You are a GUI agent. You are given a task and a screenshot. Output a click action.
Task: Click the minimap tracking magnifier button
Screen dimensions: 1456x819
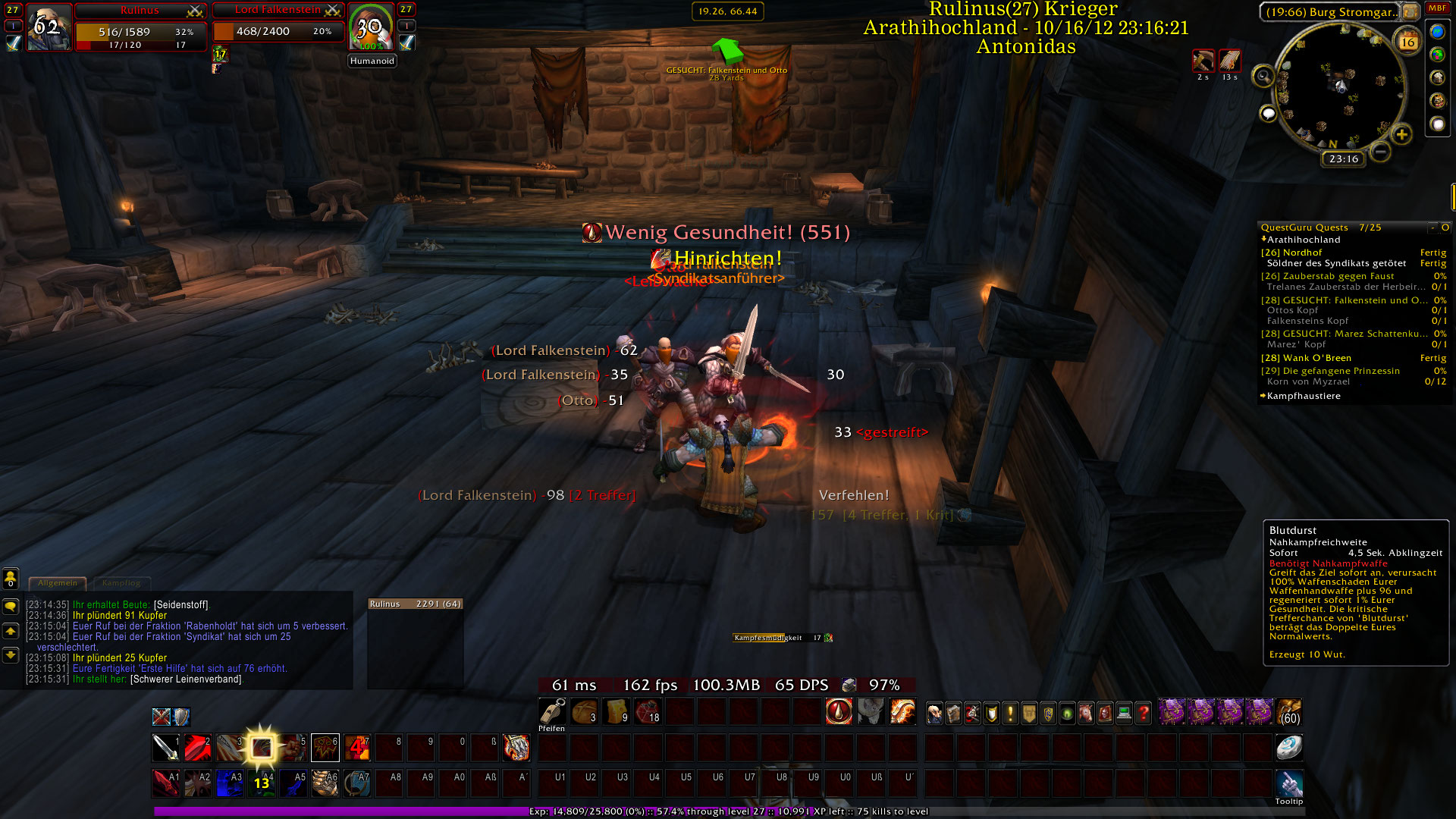[1263, 76]
